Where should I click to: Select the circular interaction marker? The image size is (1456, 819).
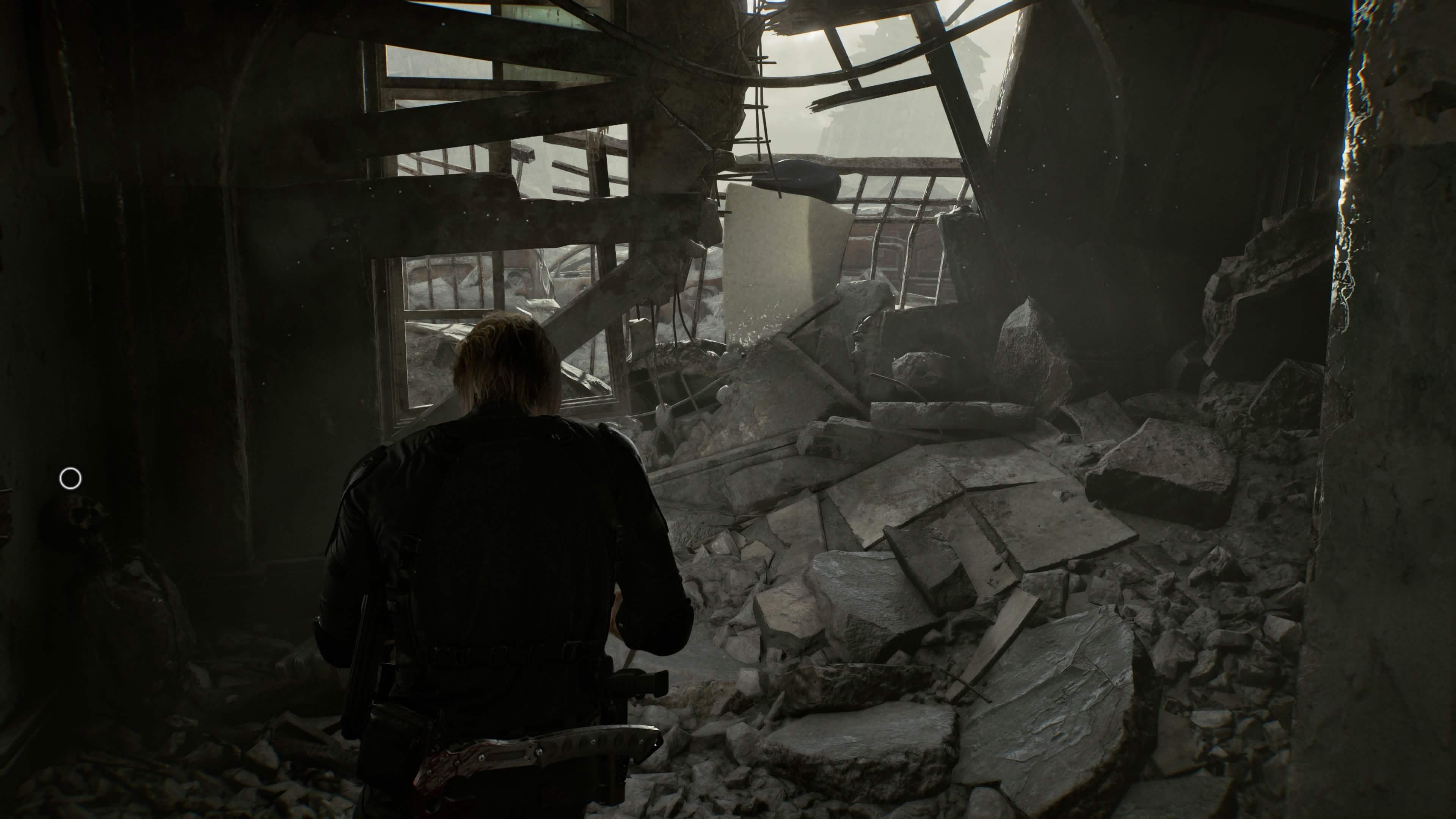coord(70,479)
